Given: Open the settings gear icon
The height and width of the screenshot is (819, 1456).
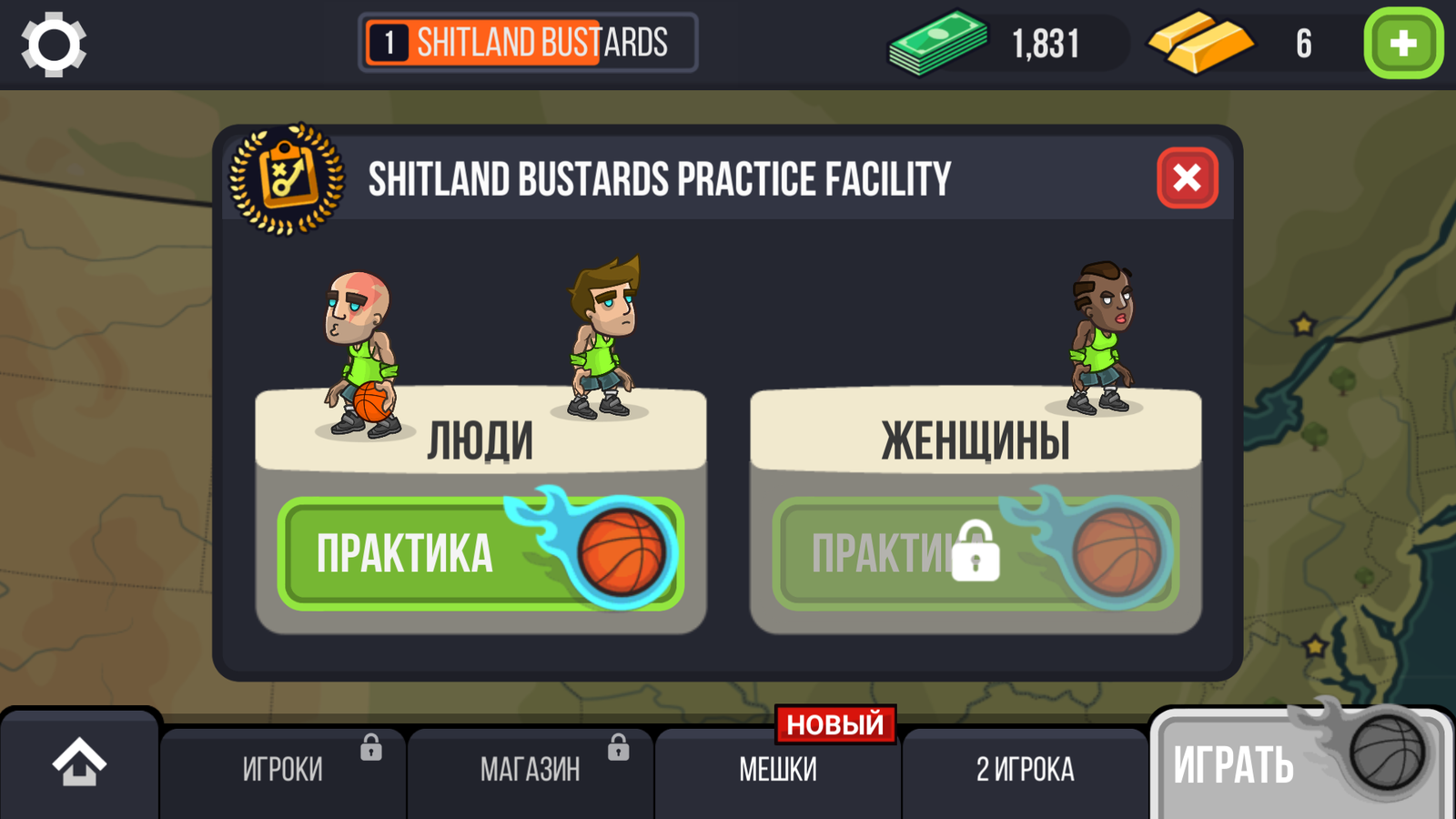Looking at the screenshot, I should (54, 44).
